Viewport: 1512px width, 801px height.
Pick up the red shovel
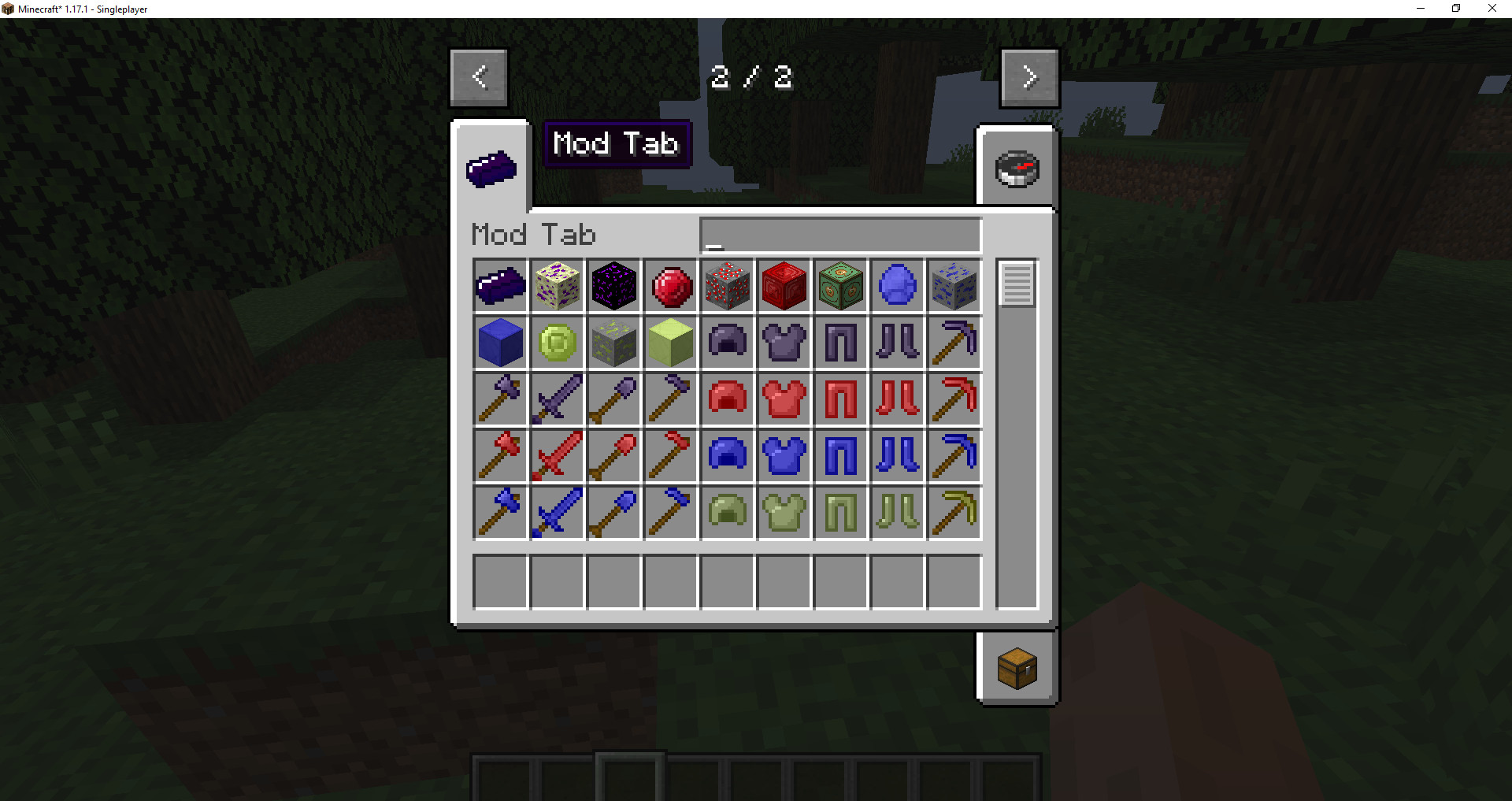tap(613, 456)
